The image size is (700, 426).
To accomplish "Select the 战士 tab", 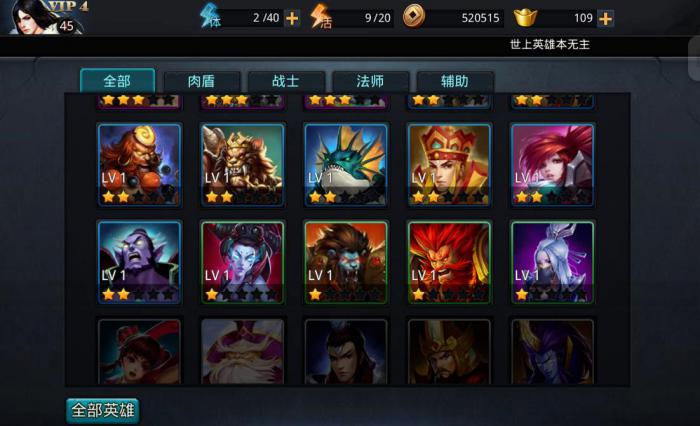I will (287, 81).
